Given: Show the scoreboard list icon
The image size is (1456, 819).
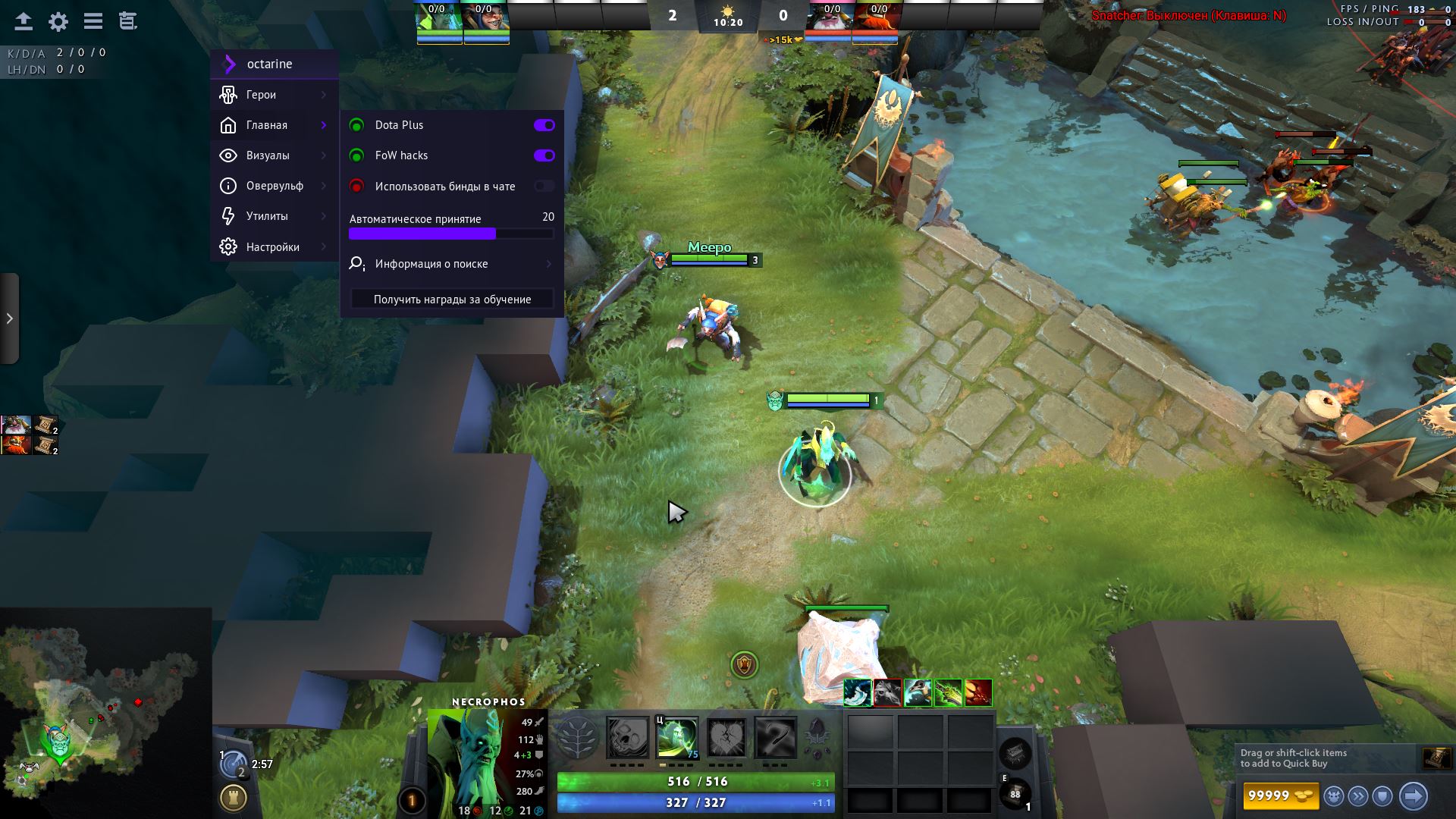Looking at the screenshot, I should click(128, 21).
